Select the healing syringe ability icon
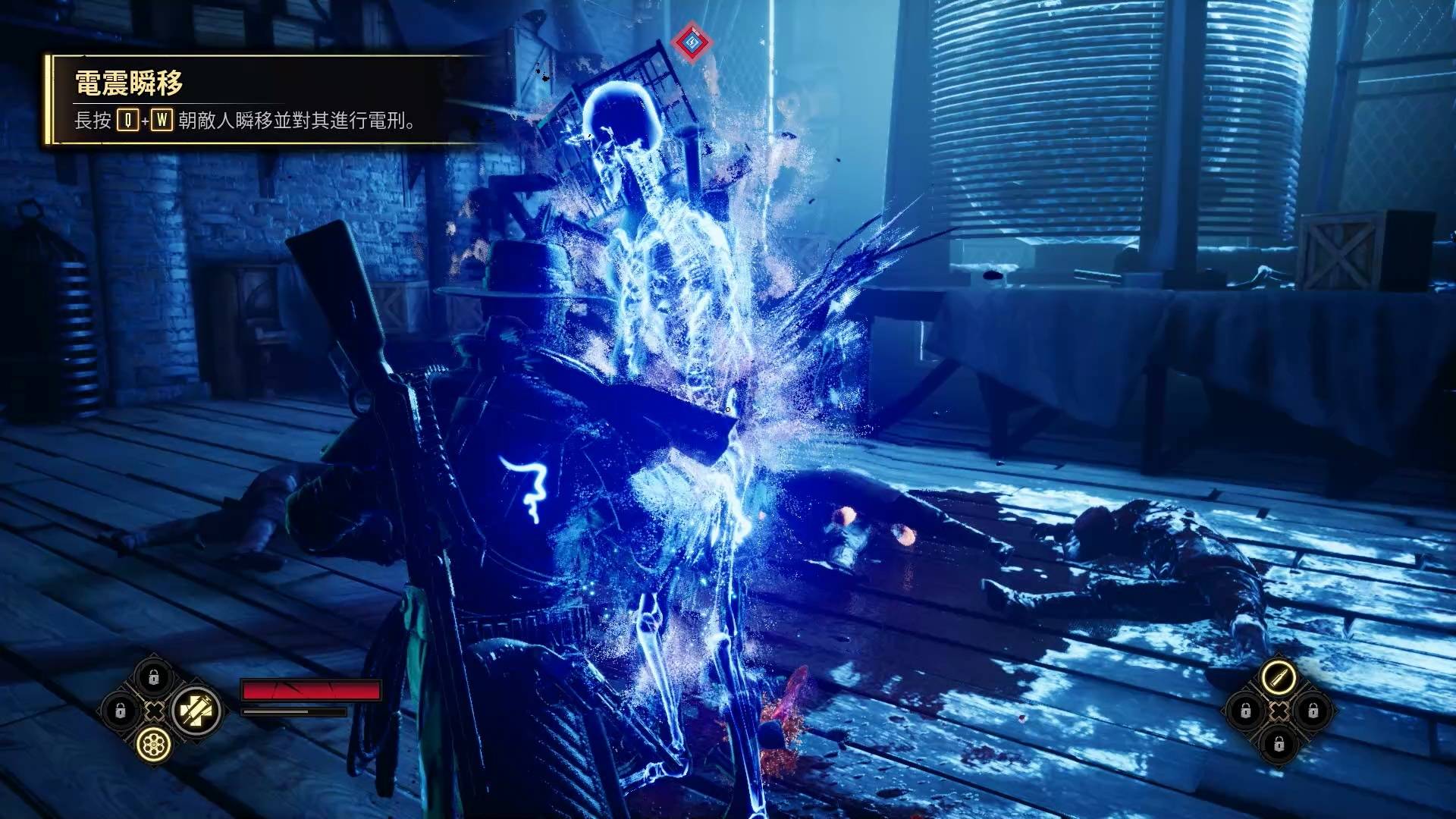This screenshot has width=1456, height=819. tap(196, 711)
